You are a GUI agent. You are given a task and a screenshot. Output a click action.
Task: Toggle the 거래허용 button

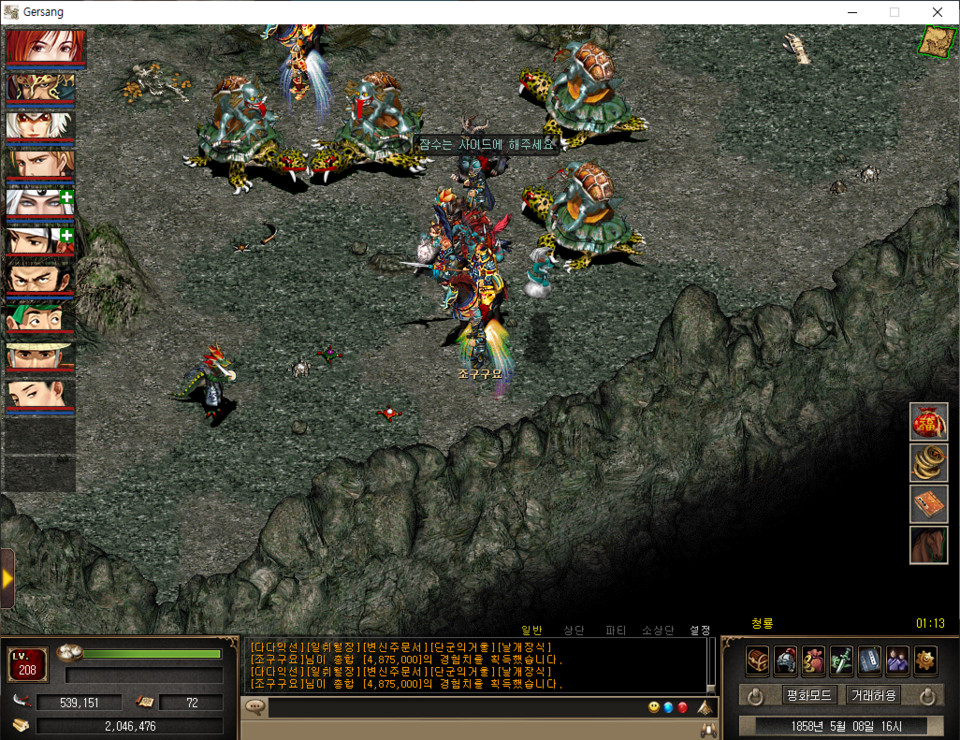pos(873,695)
